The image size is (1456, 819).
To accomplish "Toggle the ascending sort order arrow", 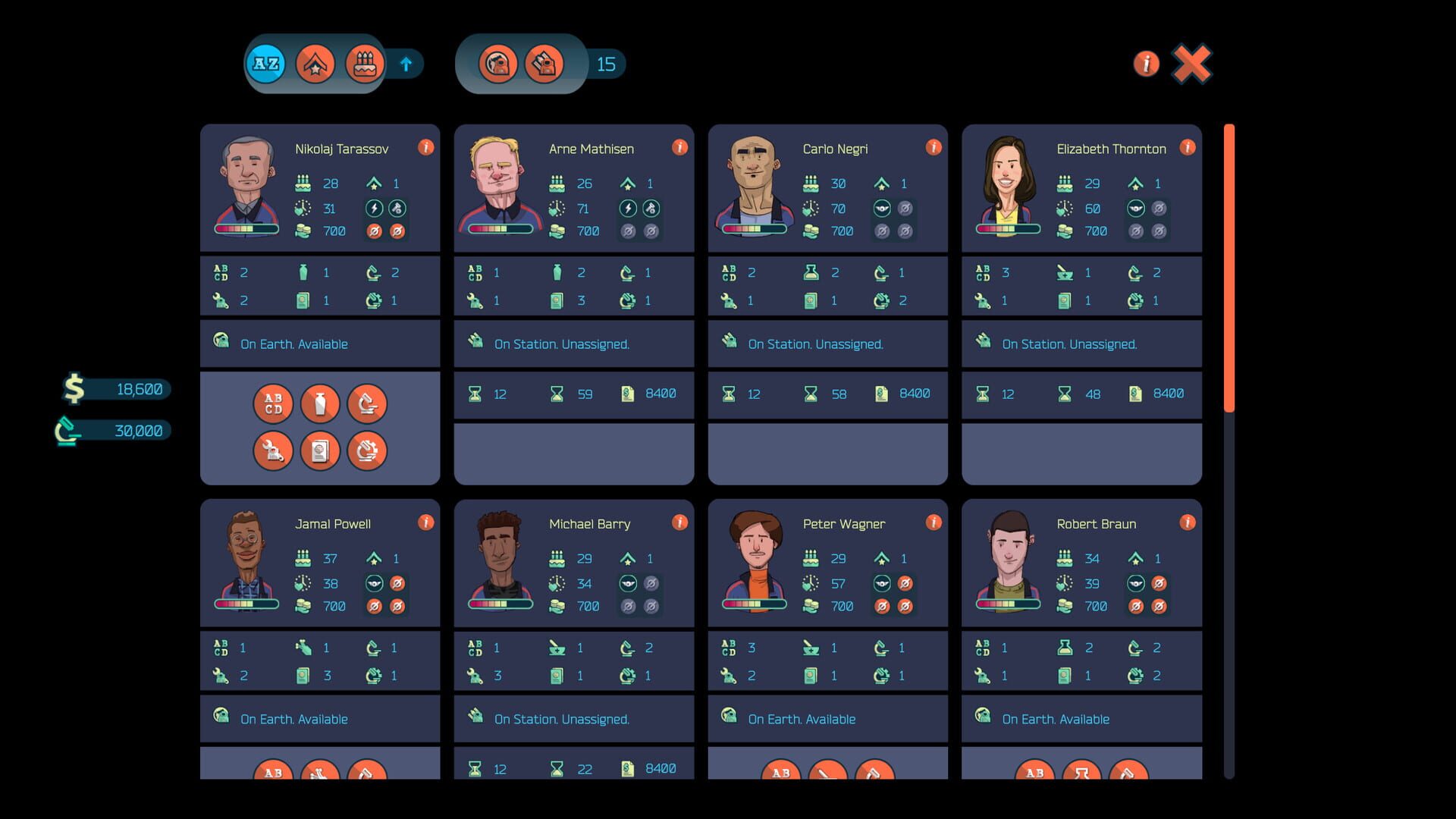I will click(407, 64).
